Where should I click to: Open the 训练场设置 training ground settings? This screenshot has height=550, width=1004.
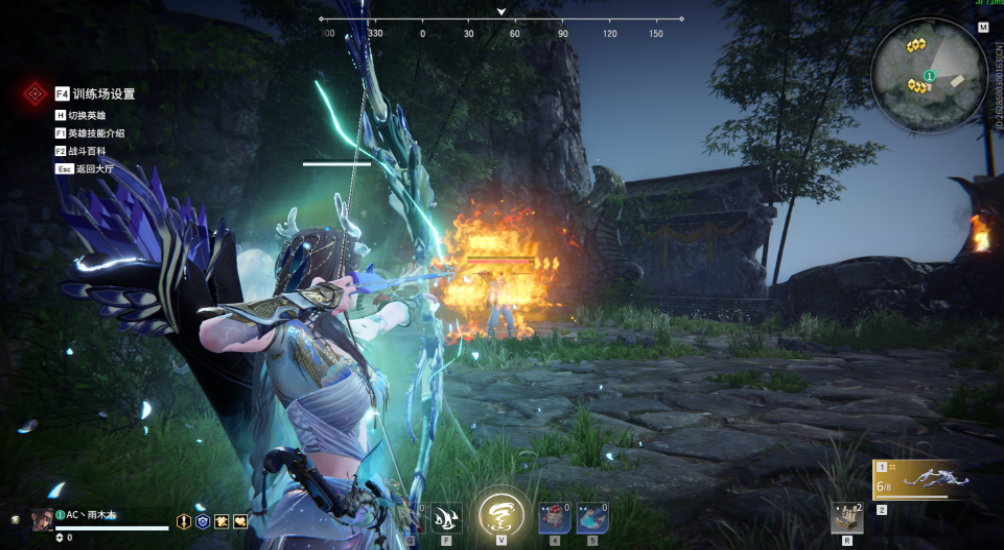click(x=102, y=94)
